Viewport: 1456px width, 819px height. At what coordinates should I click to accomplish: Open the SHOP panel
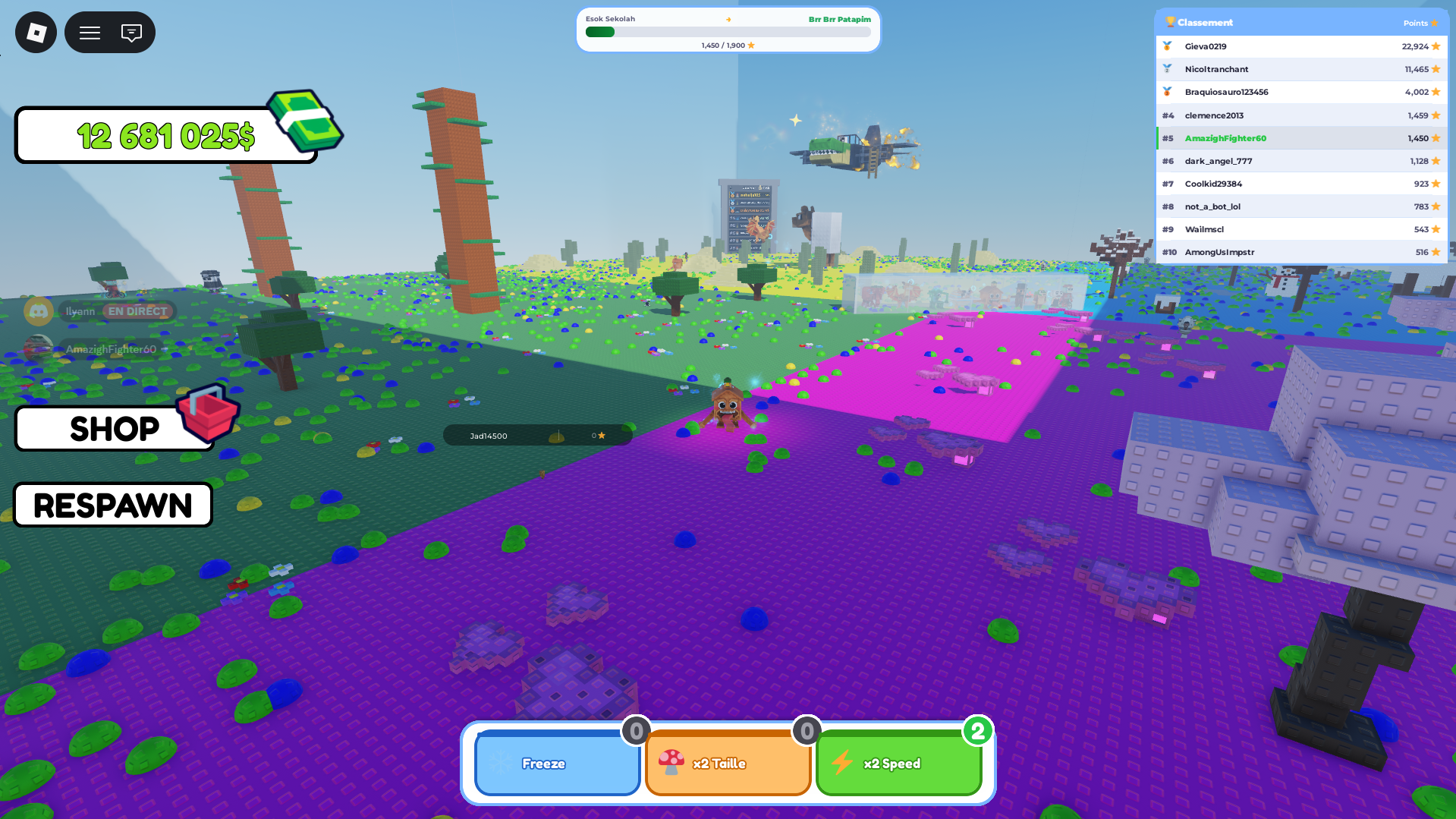(x=115, y=429)
